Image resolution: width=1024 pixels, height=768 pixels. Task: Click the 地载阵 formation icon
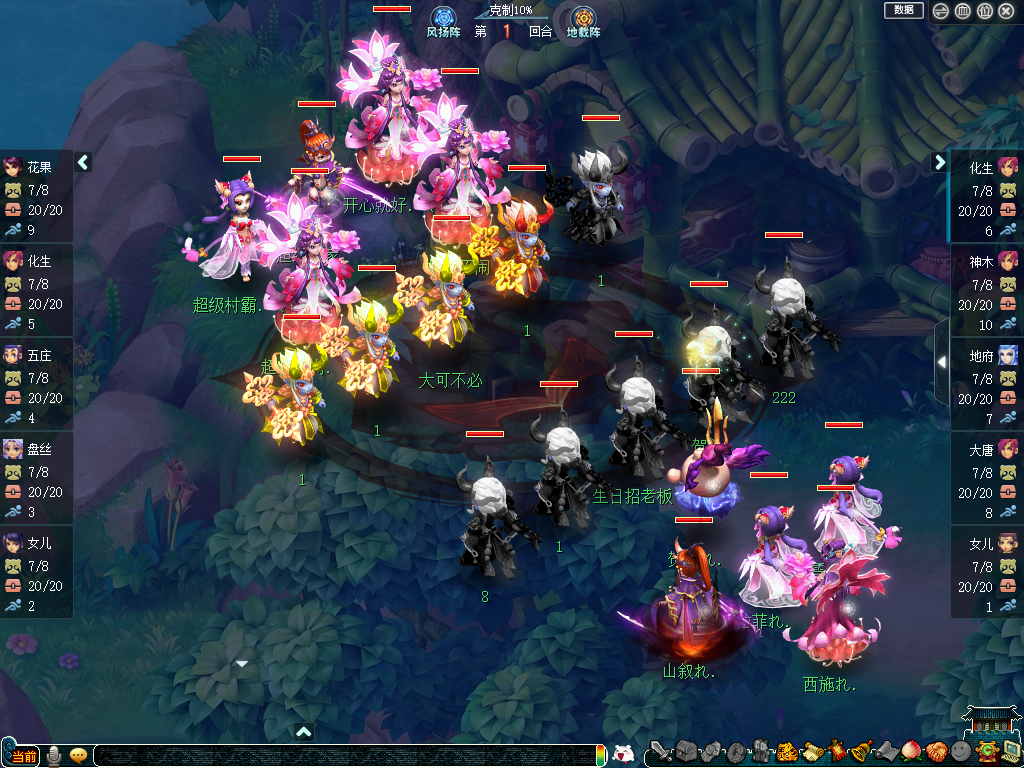(x=583, y=18)
